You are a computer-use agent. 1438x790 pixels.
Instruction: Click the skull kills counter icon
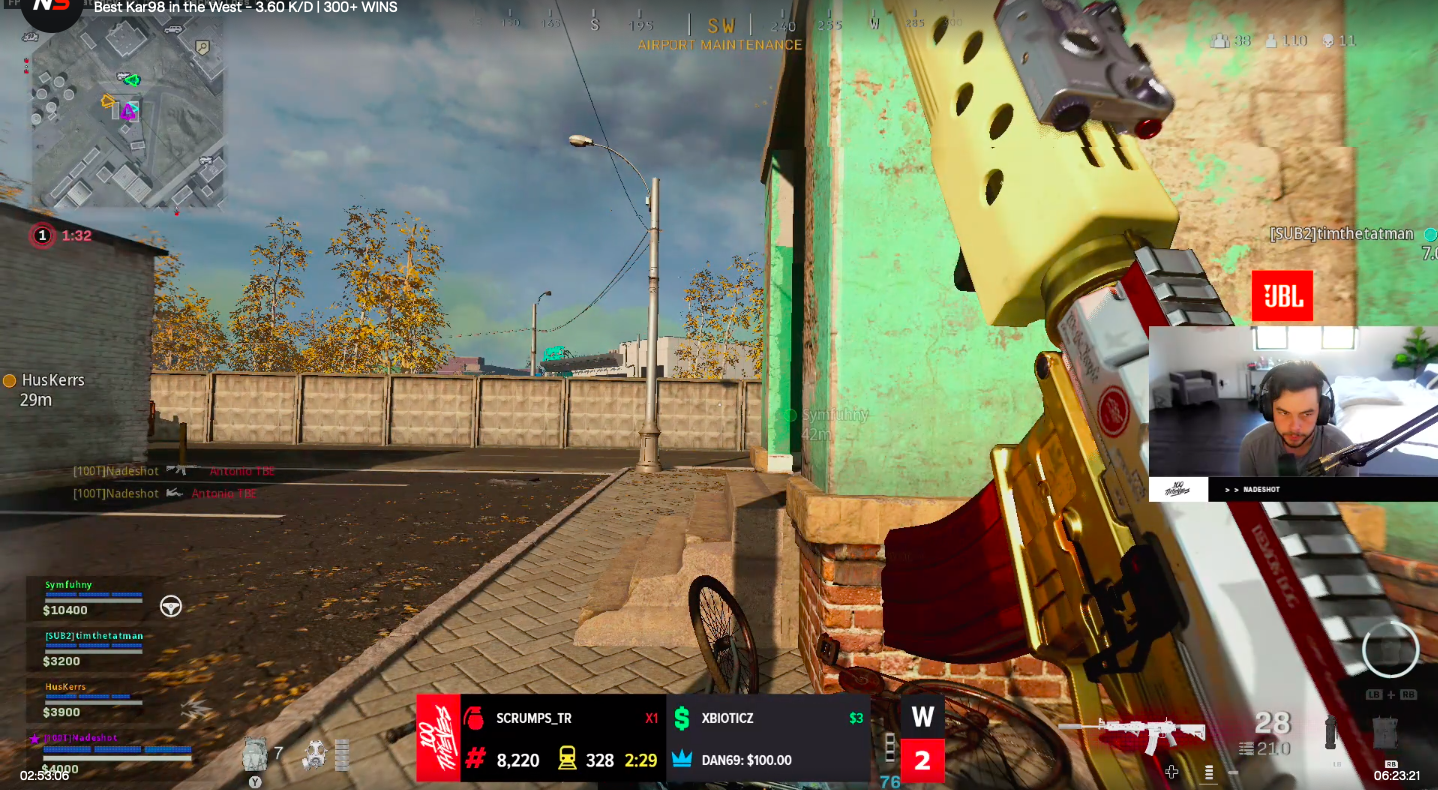click(x=1328, y=41)
